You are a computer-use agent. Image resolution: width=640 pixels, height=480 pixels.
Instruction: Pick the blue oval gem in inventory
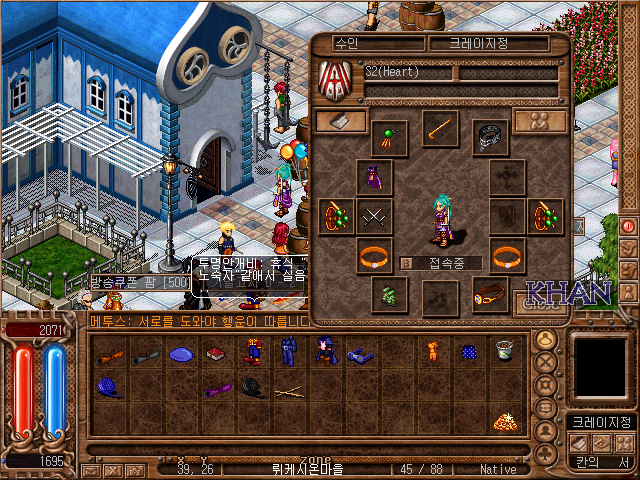coord(181,353)
